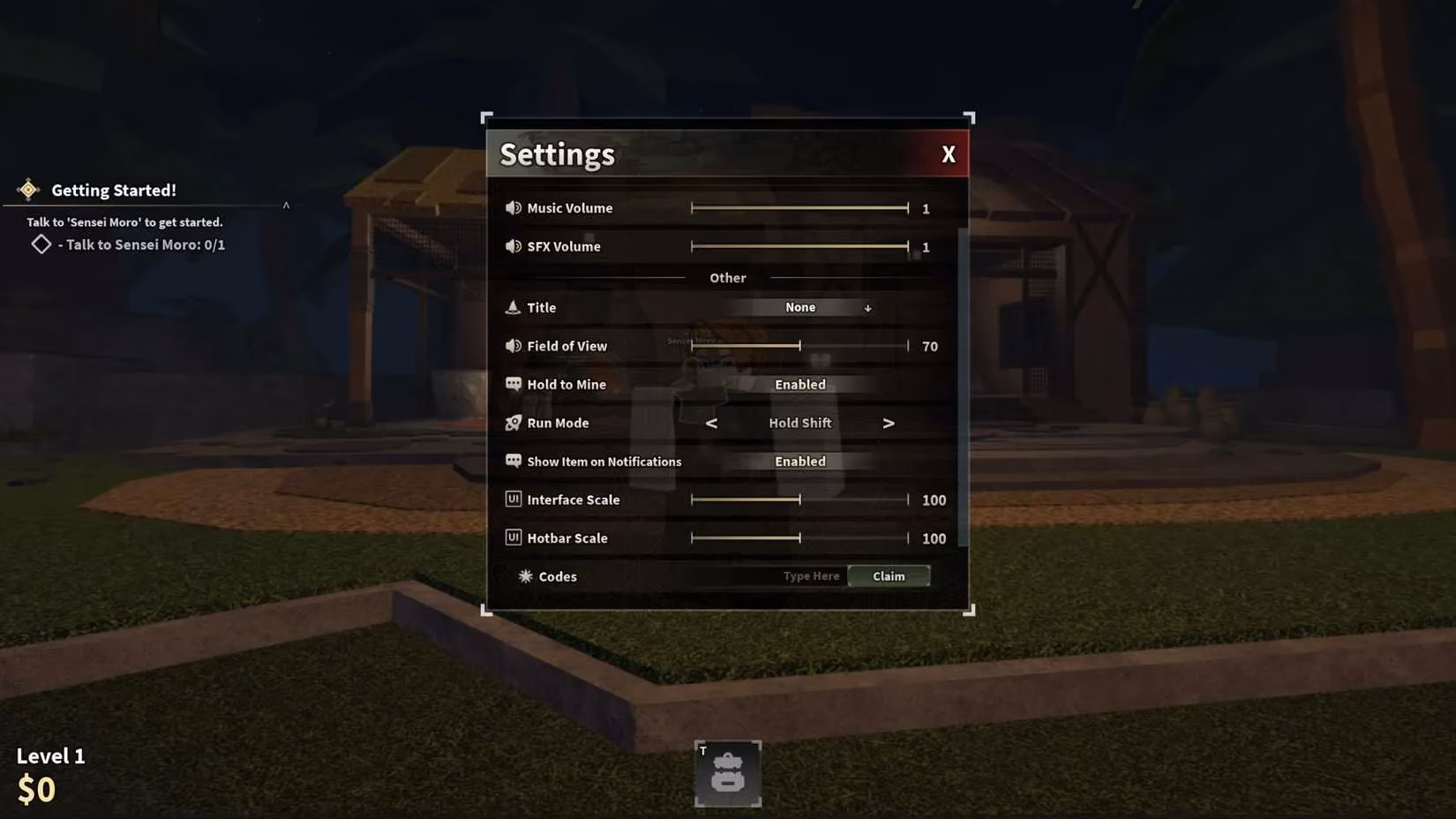Click the right arrow for Run Mode
This screenshot has width=1456, height=819.
[889, 423]
